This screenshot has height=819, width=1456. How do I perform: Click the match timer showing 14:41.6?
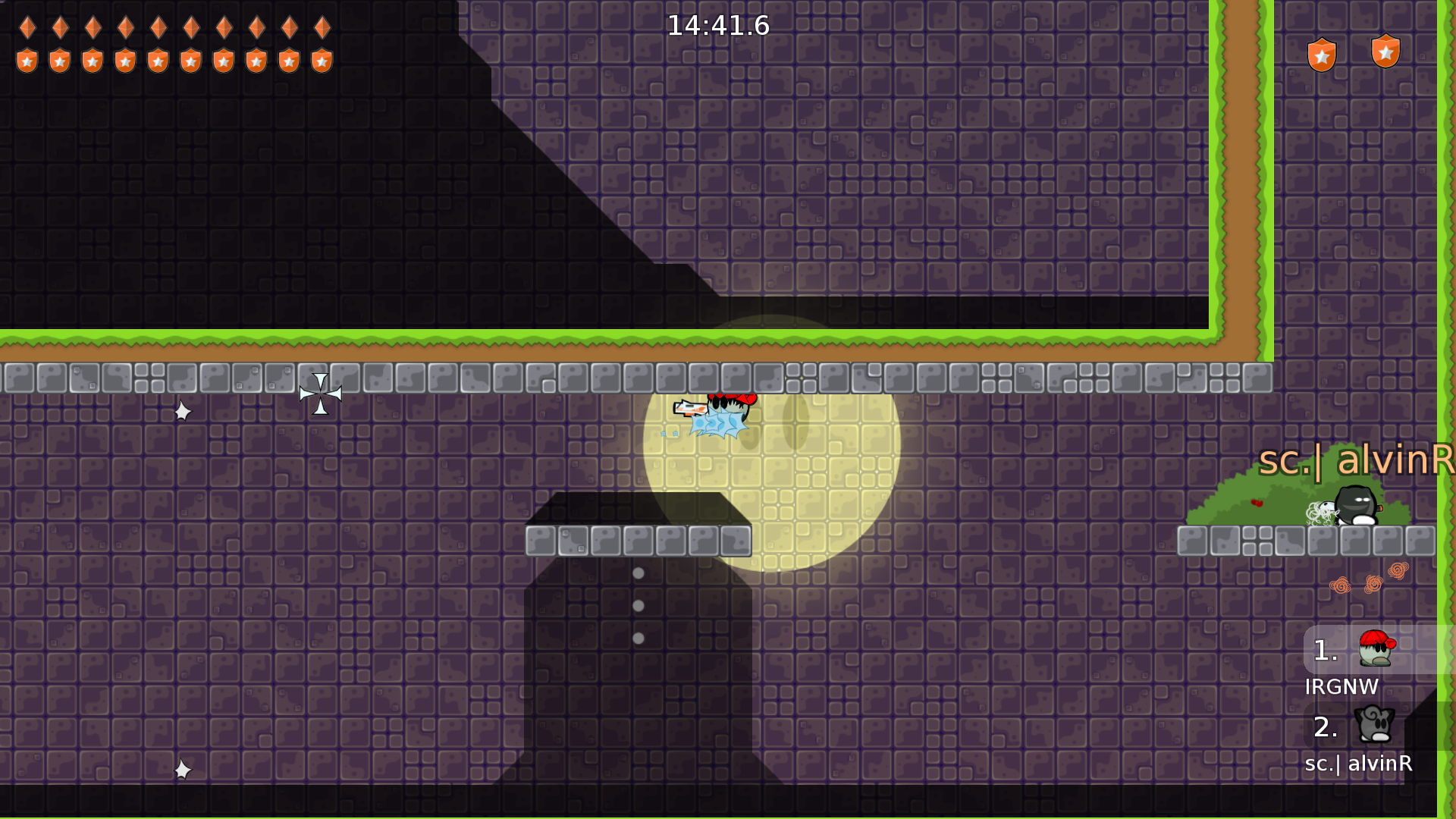pos(717,25)
